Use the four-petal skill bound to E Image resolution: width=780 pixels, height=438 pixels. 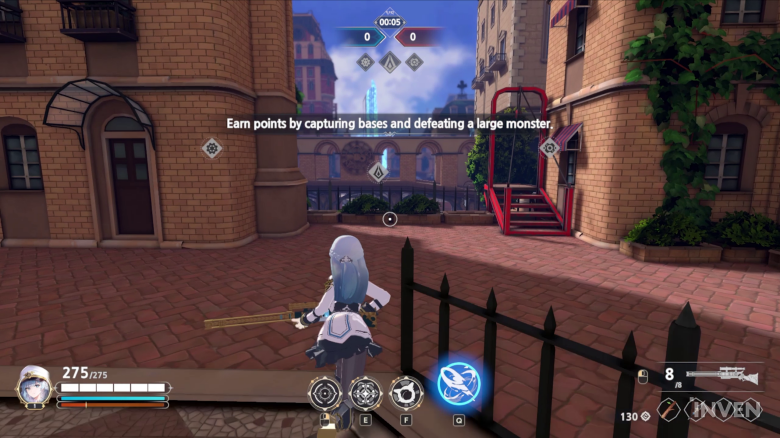[365, 393]
